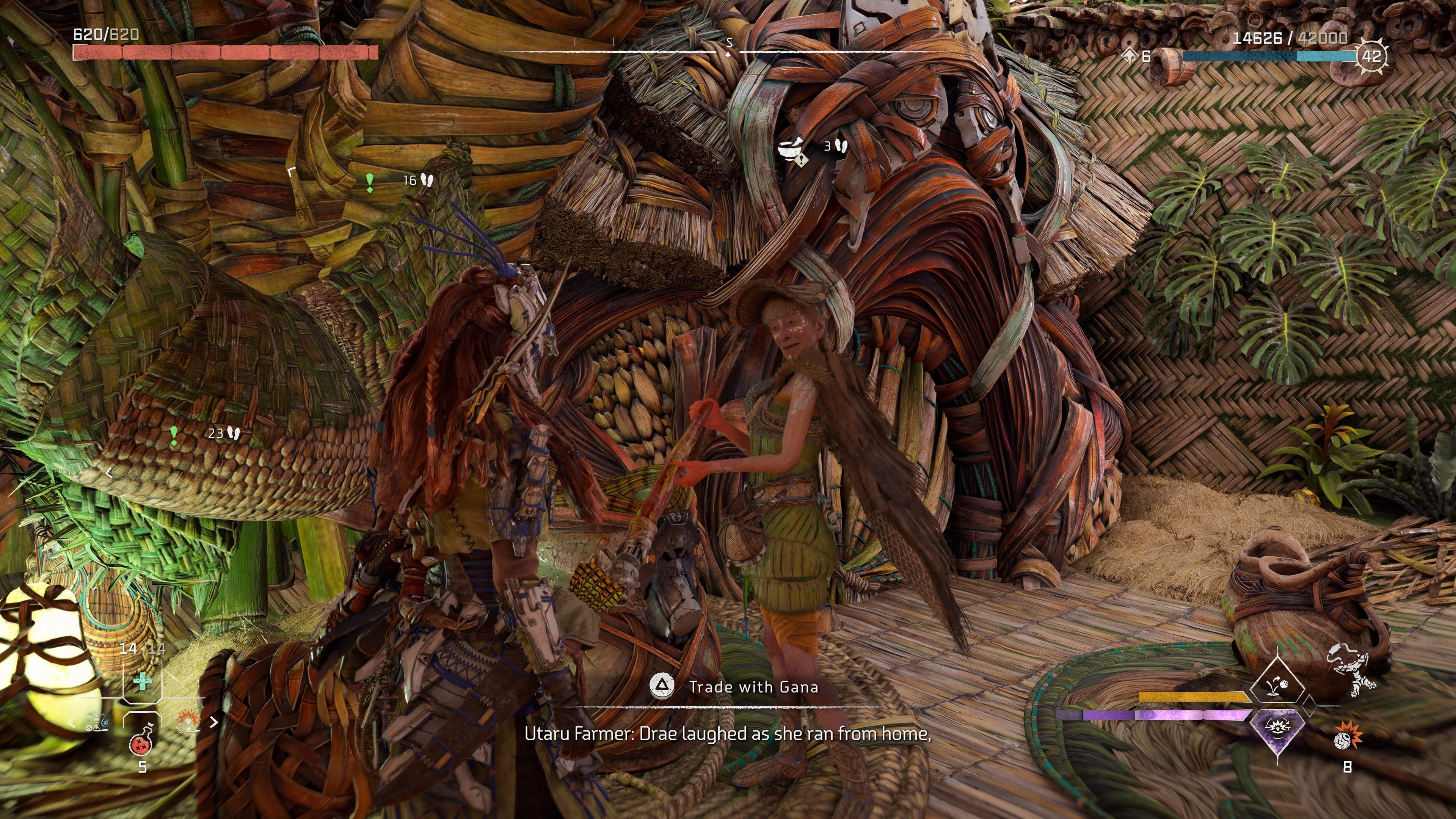Cycle hunter's kit to the right arrow

point(213,722)
